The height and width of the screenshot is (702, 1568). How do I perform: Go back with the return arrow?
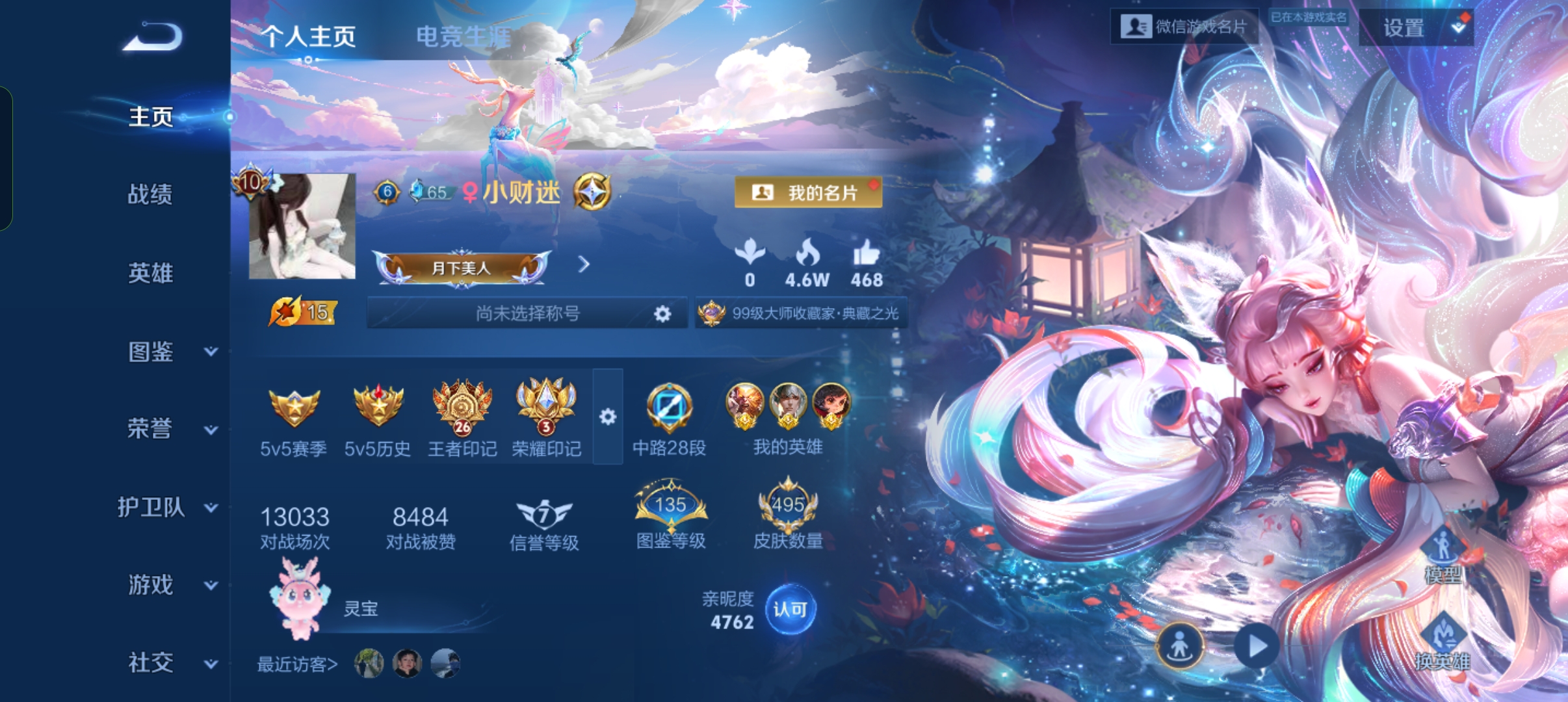[153, 37]
